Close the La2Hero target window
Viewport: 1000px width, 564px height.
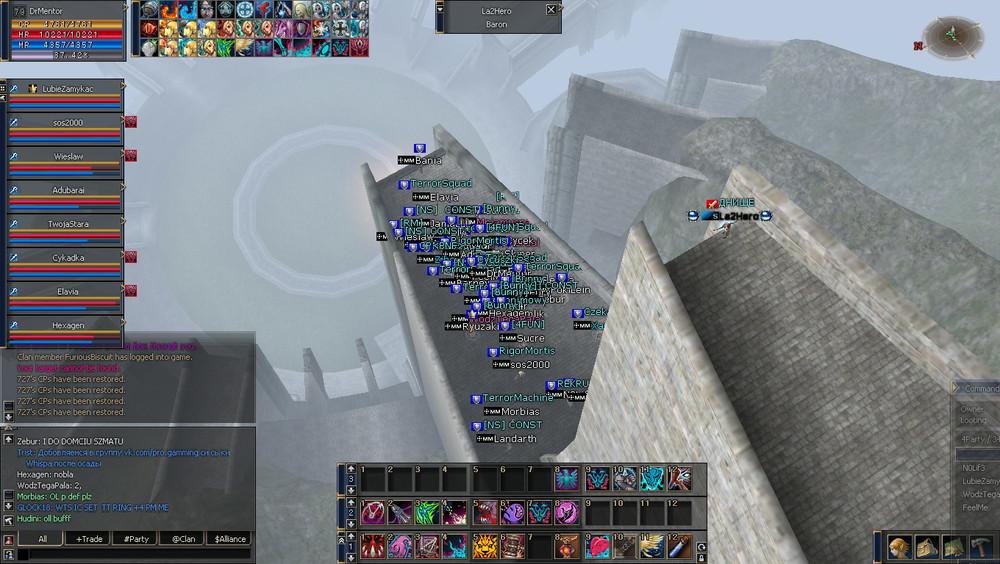point(550,10)
